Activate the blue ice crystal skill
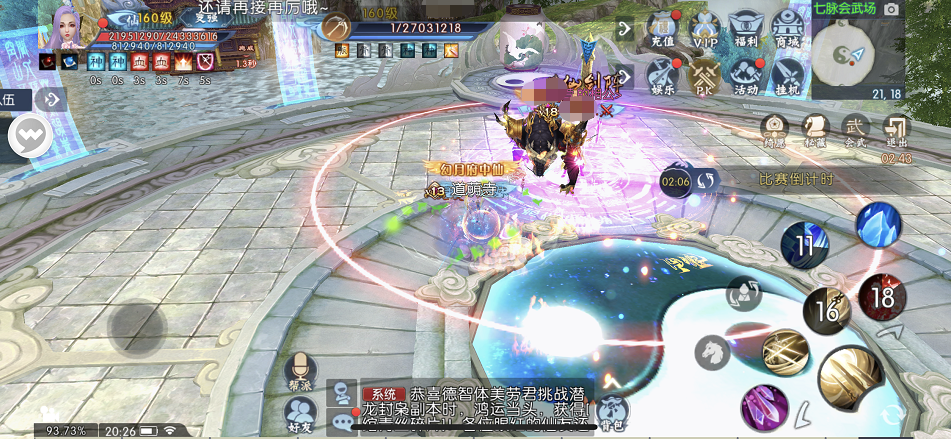 [880, 224]
